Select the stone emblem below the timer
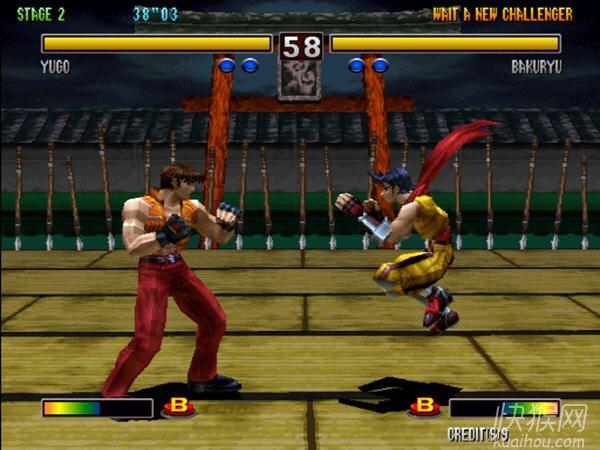The height and width of the screenshot is (450, 600). 300,80
